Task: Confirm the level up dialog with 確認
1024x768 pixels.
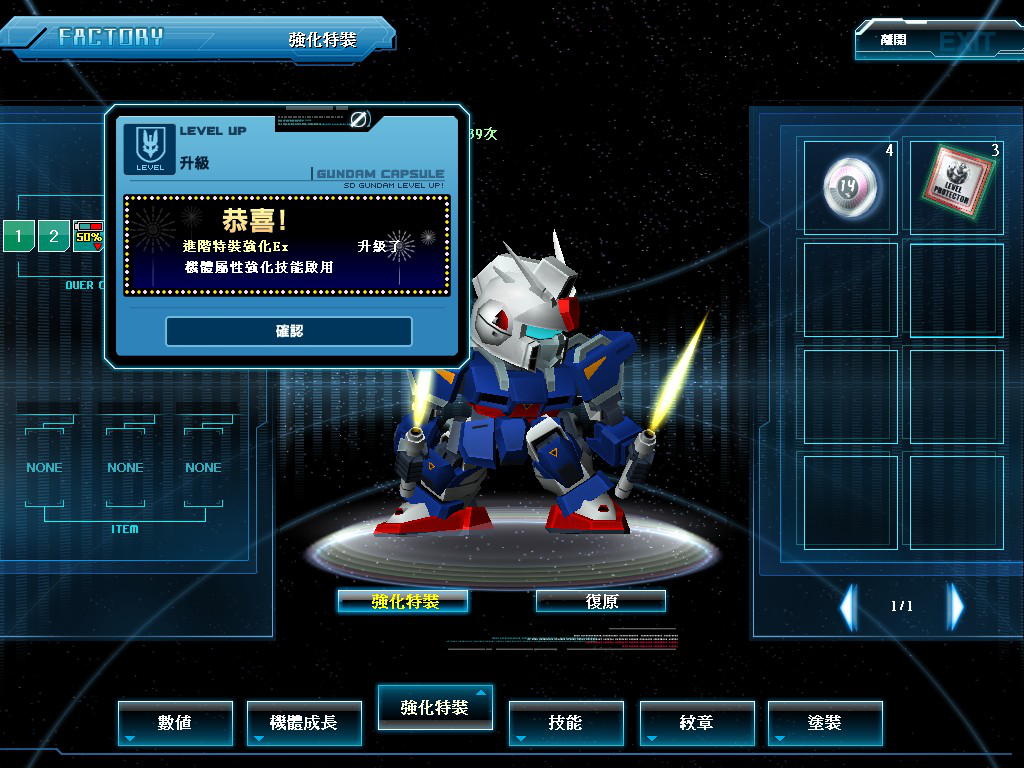Action: (289, 331)
